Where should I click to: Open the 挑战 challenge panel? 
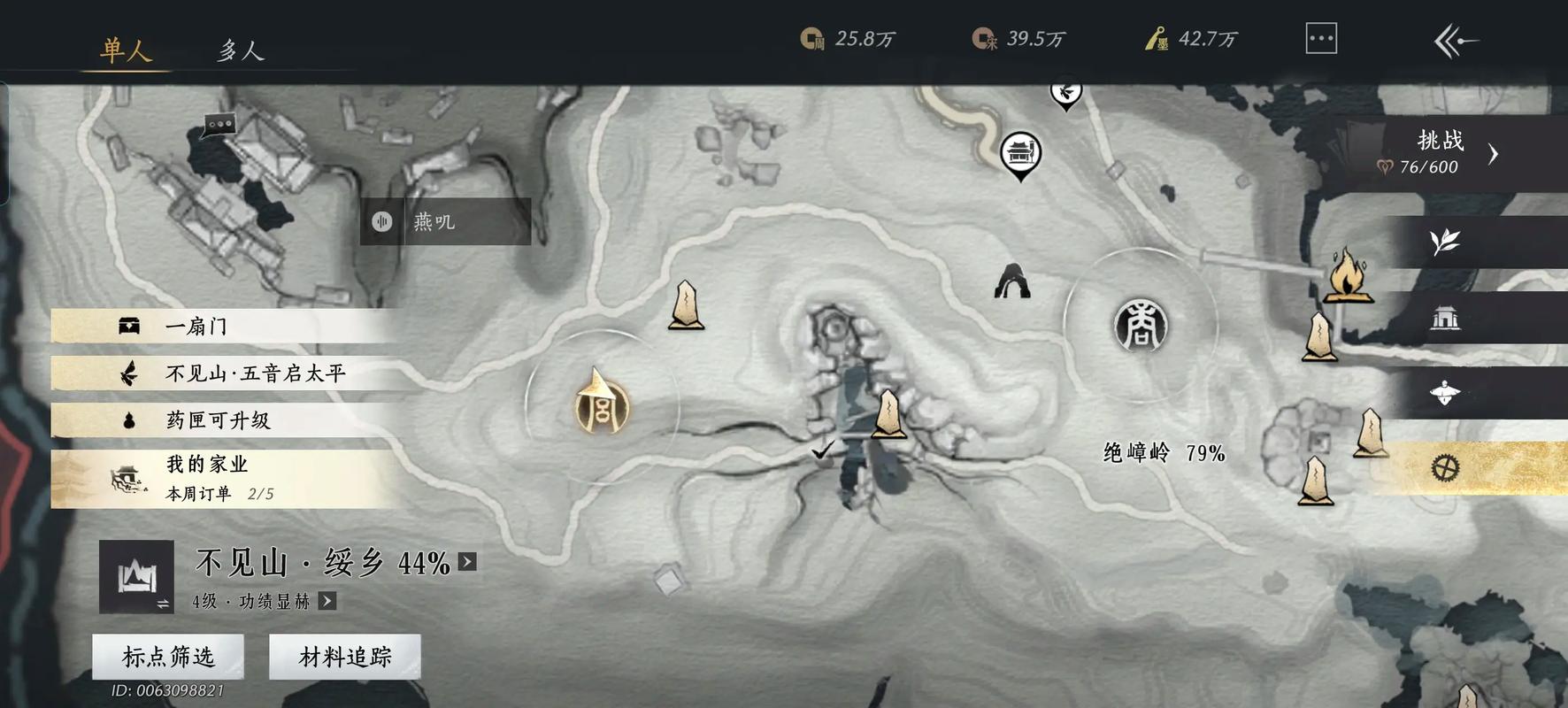[x=1442, y=152]
